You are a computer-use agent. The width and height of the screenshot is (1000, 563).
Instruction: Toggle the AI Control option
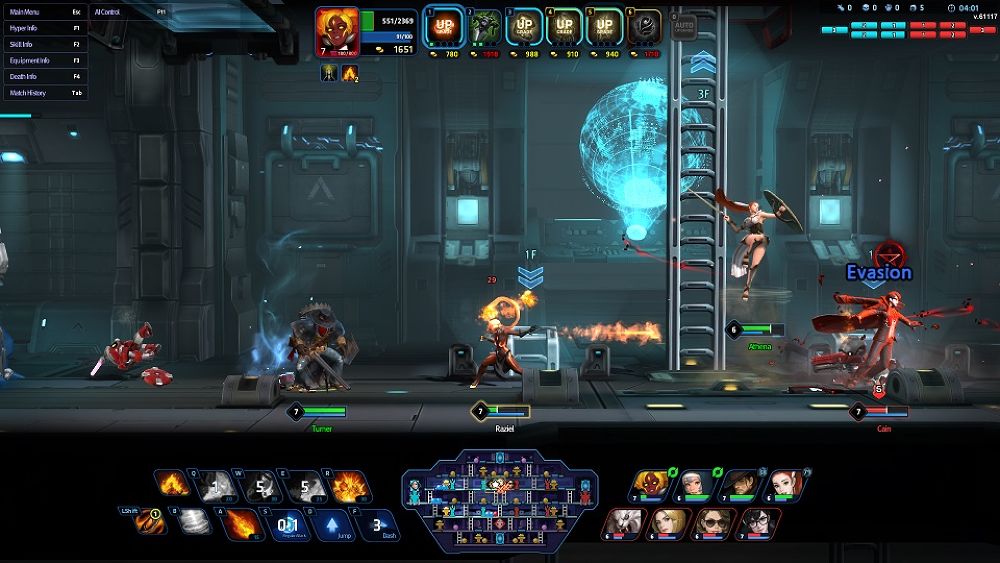click(x=130, y=12)
